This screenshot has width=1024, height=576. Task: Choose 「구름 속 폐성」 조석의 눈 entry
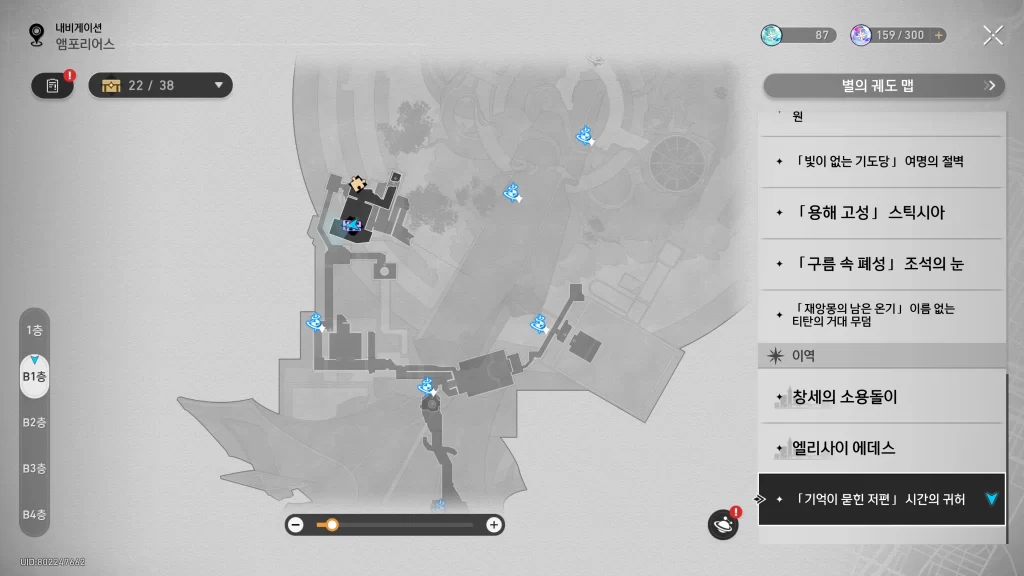click(880, 264)
